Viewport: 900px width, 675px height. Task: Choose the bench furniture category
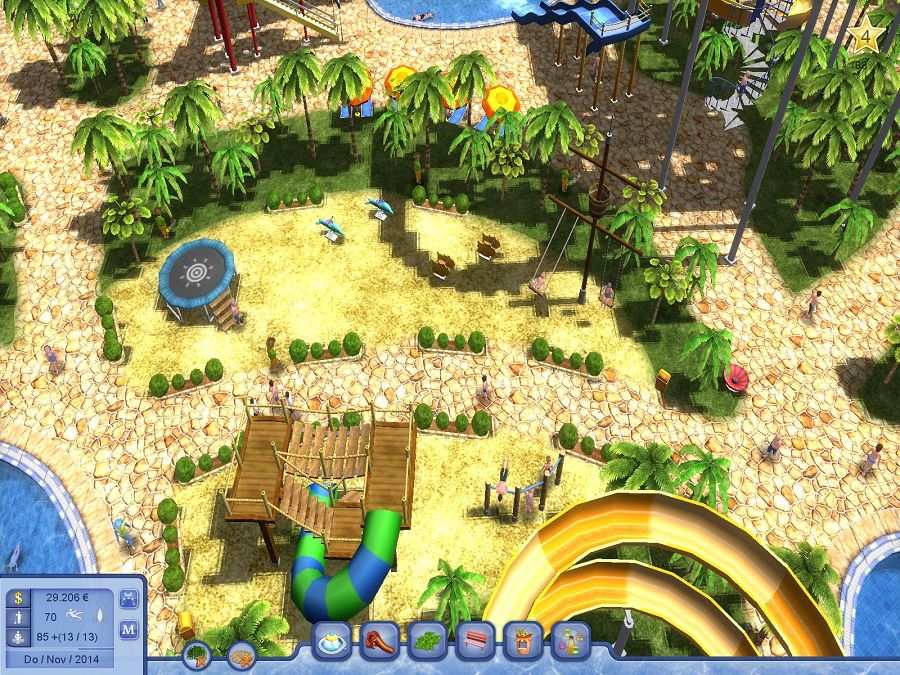click(476, 640)
